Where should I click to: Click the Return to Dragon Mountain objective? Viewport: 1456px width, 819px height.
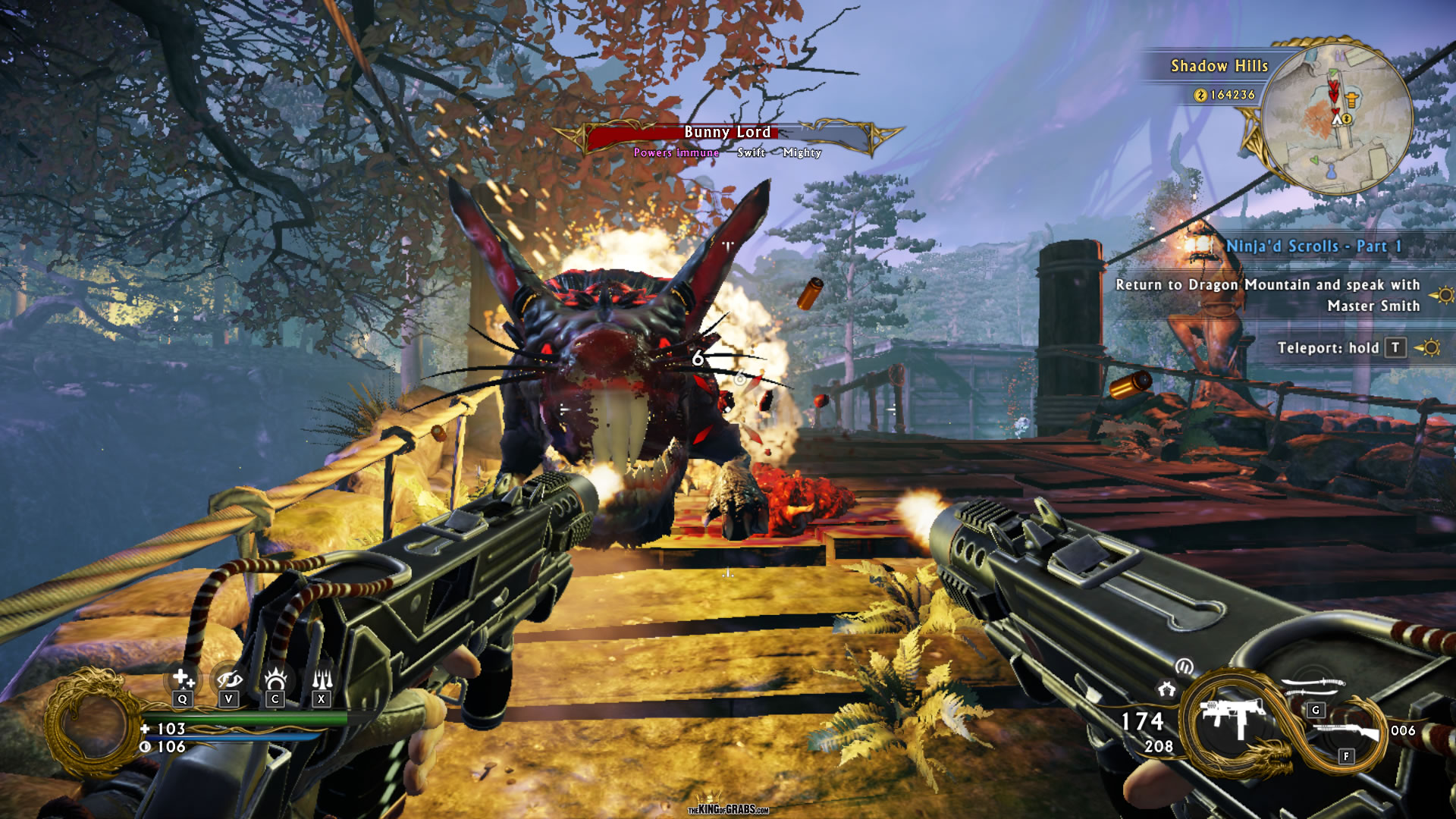1268,295
